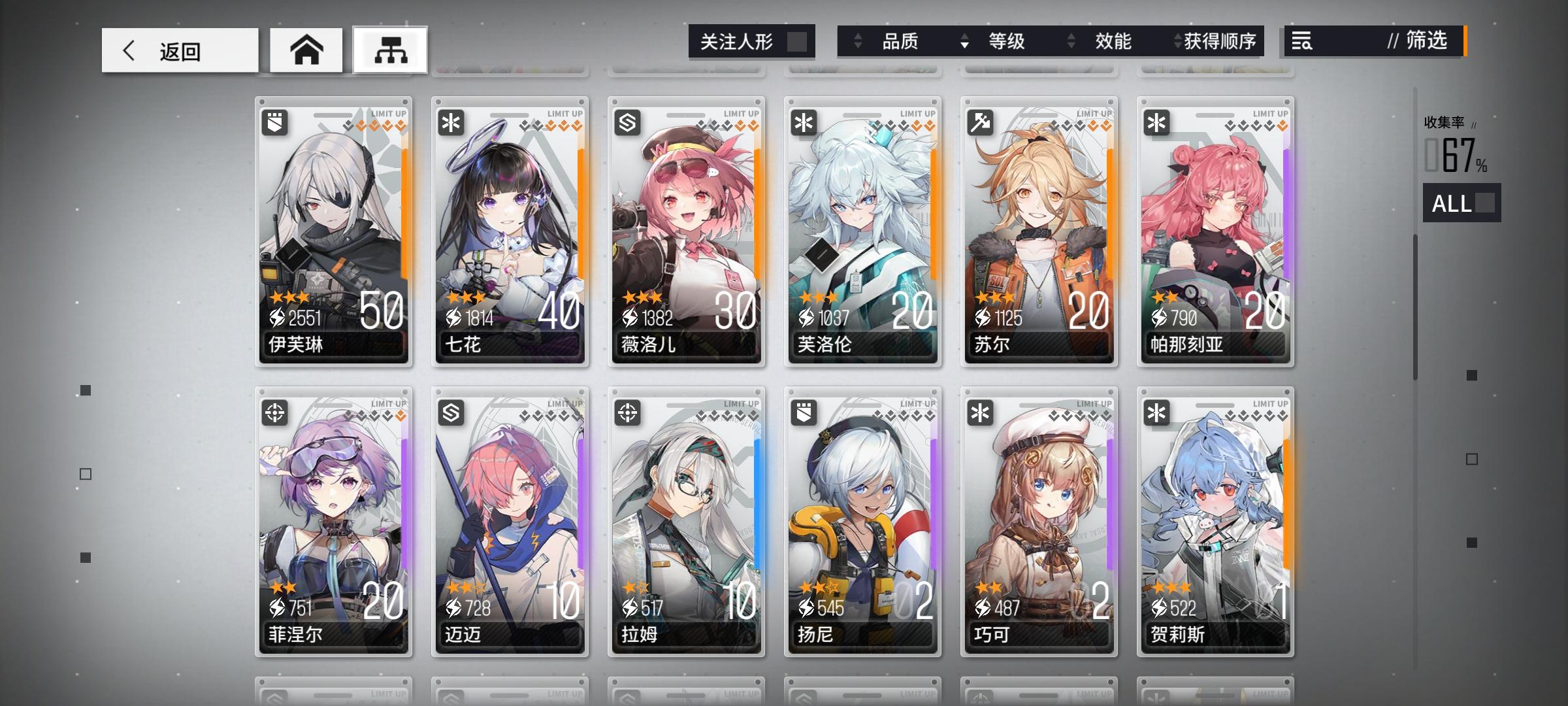Open the home view icon in the top bar

(x=306, y=50)
